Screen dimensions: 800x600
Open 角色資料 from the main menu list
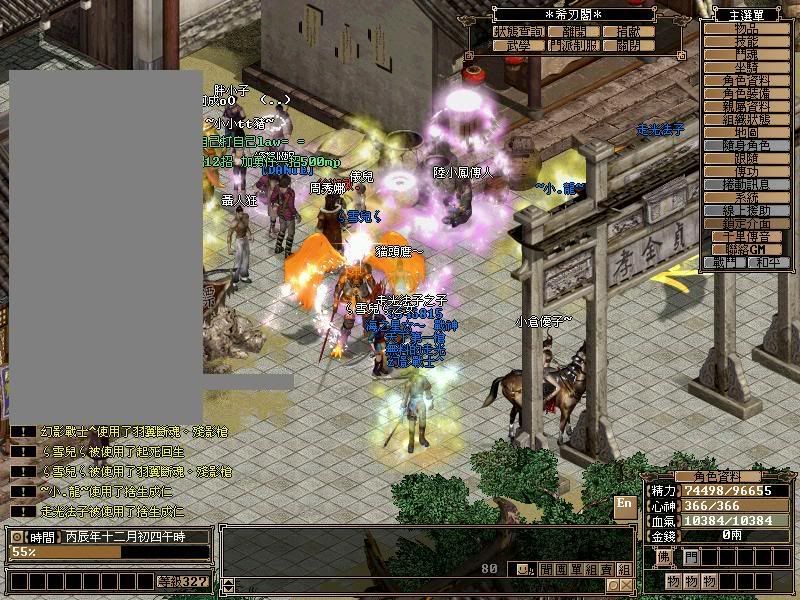coord(746,80)
